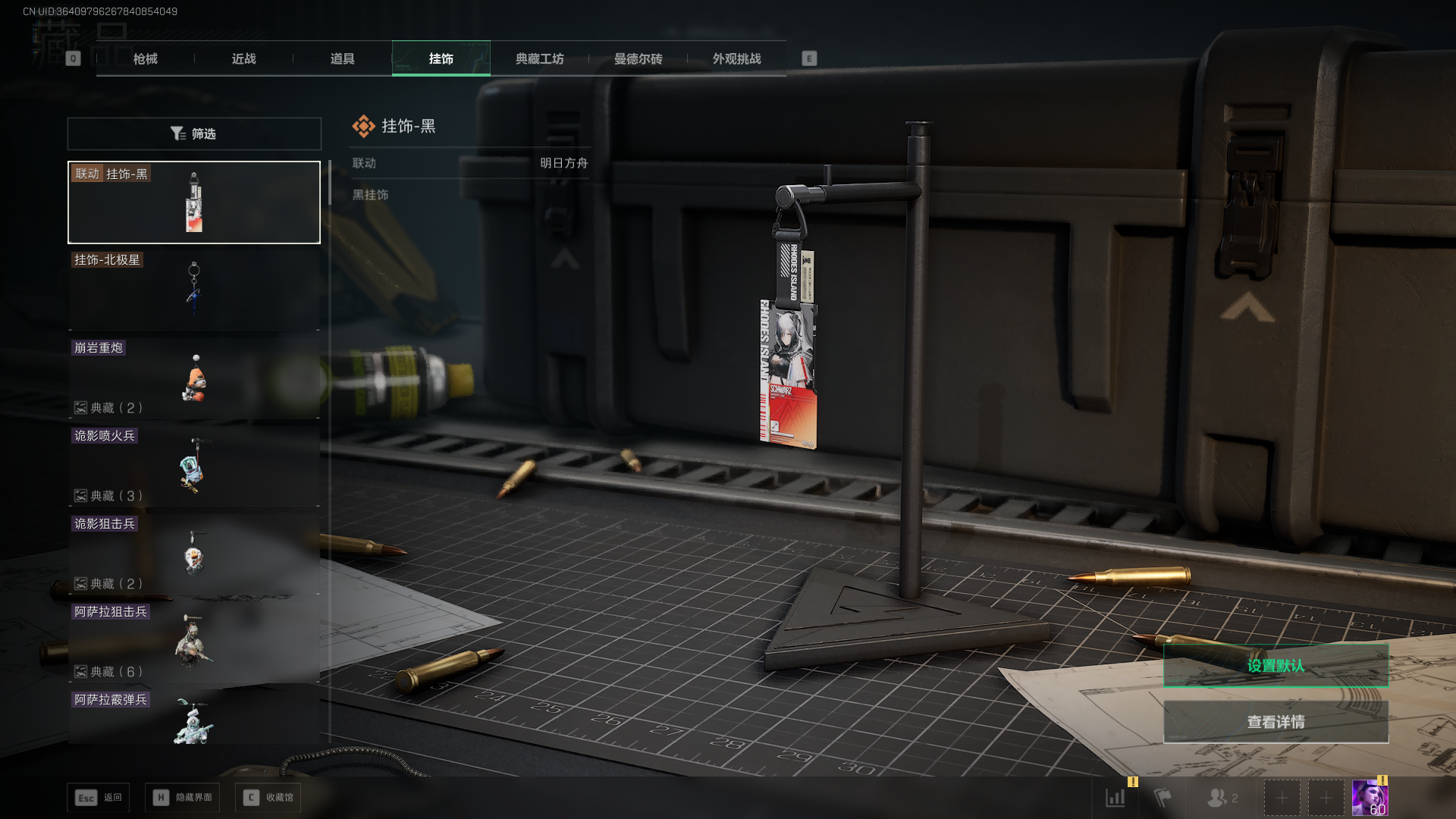Screen dimensions: 1456x819
Task: Open the 筛选 filter button
Action: pyautogui.click(x=194, y=133)
